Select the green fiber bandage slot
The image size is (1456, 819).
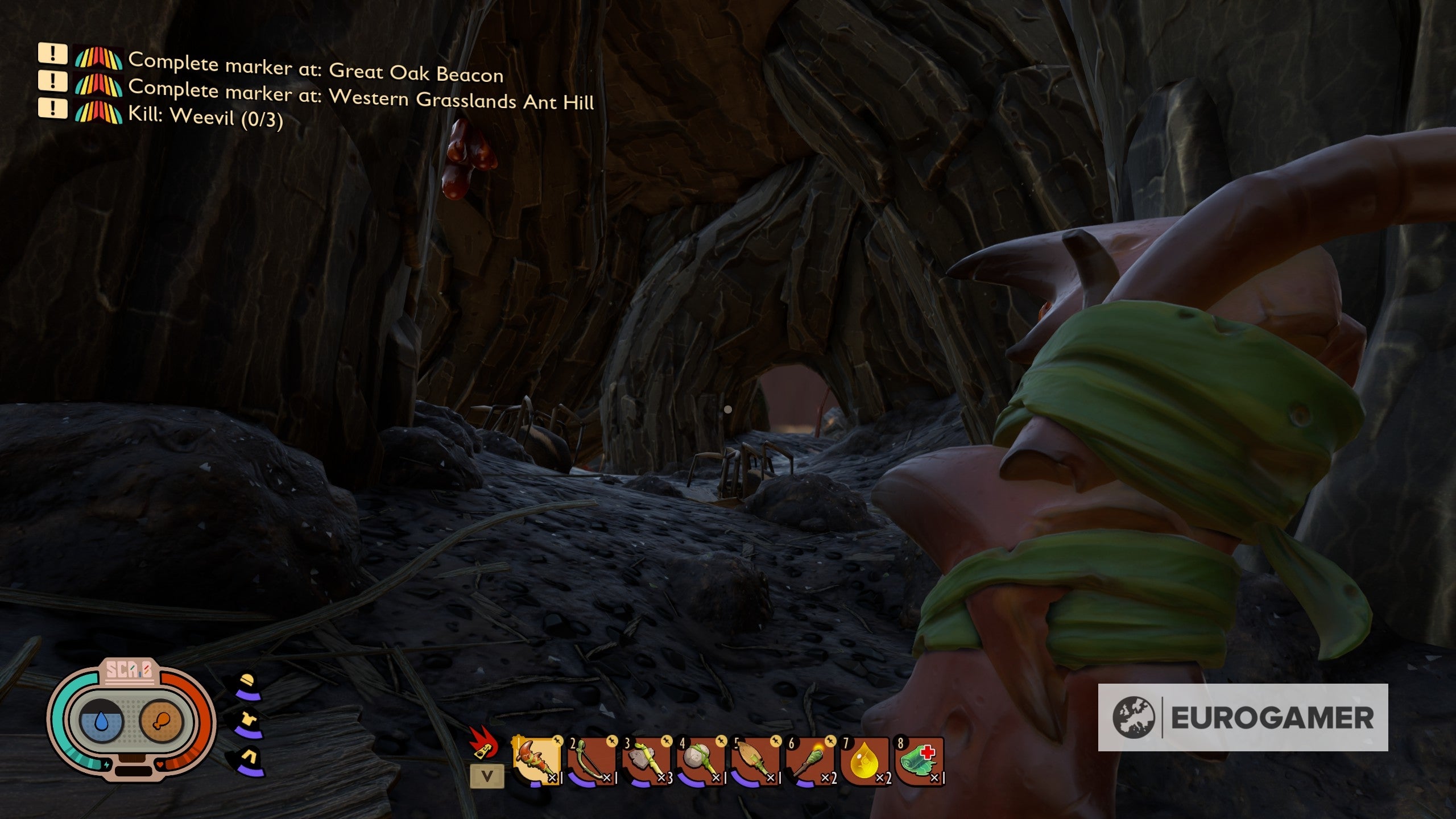click(920, 761)
